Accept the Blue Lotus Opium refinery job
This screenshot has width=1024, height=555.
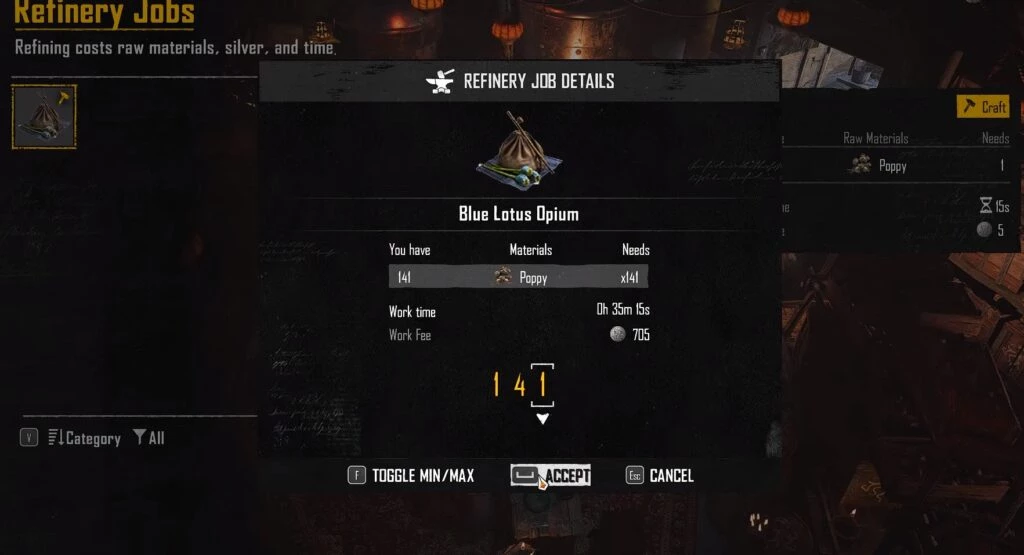pyautogui.click(x=551, y=476)
